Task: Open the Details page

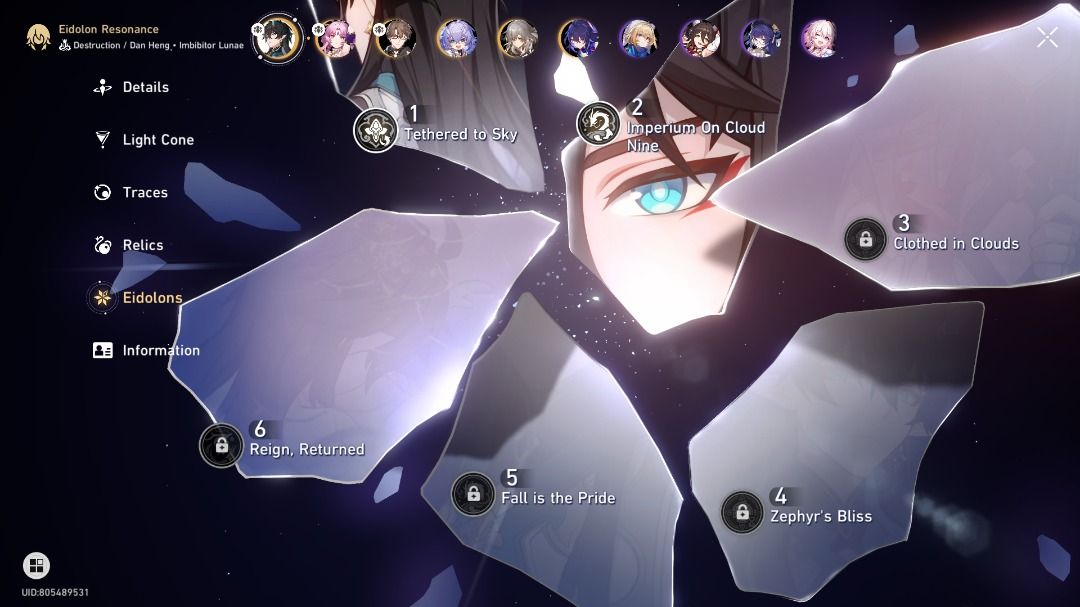Action: click(x=145, y=87)
